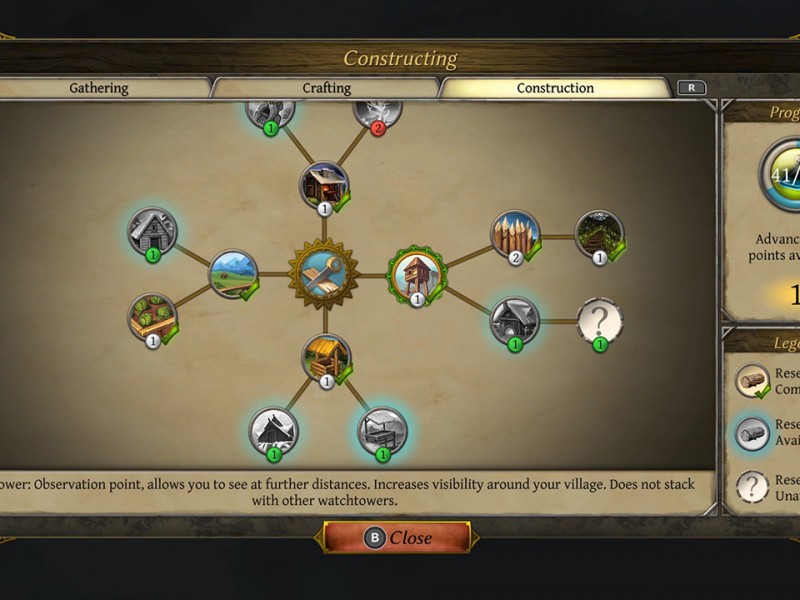Image resolution: width=800 pixels, height=600 pixels.
Task: Select the Construction tab
Action: pos(555,88)
